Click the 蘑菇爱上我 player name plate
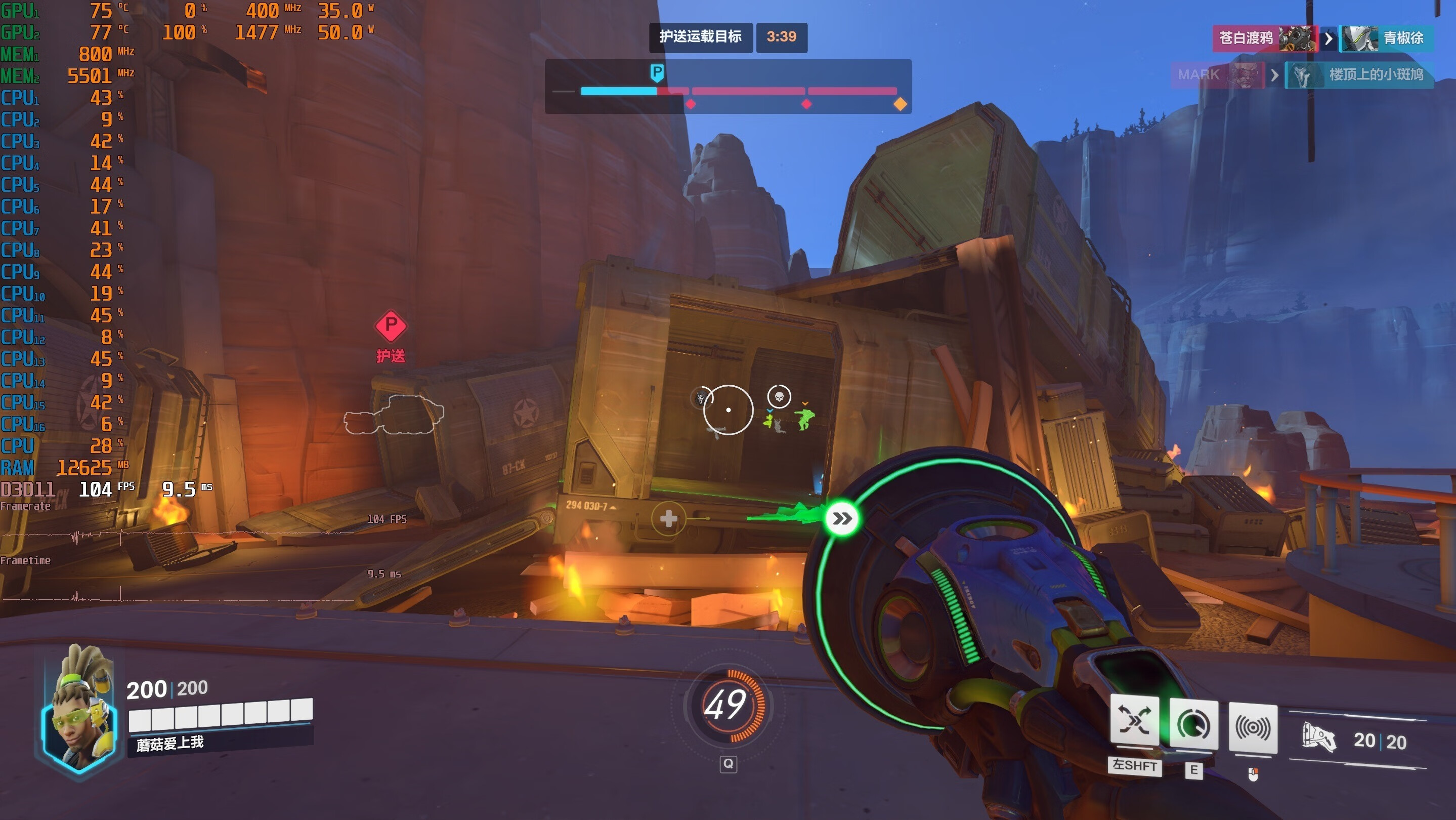The height and width of the screenshot is (820, 1456). click(170, 743)
